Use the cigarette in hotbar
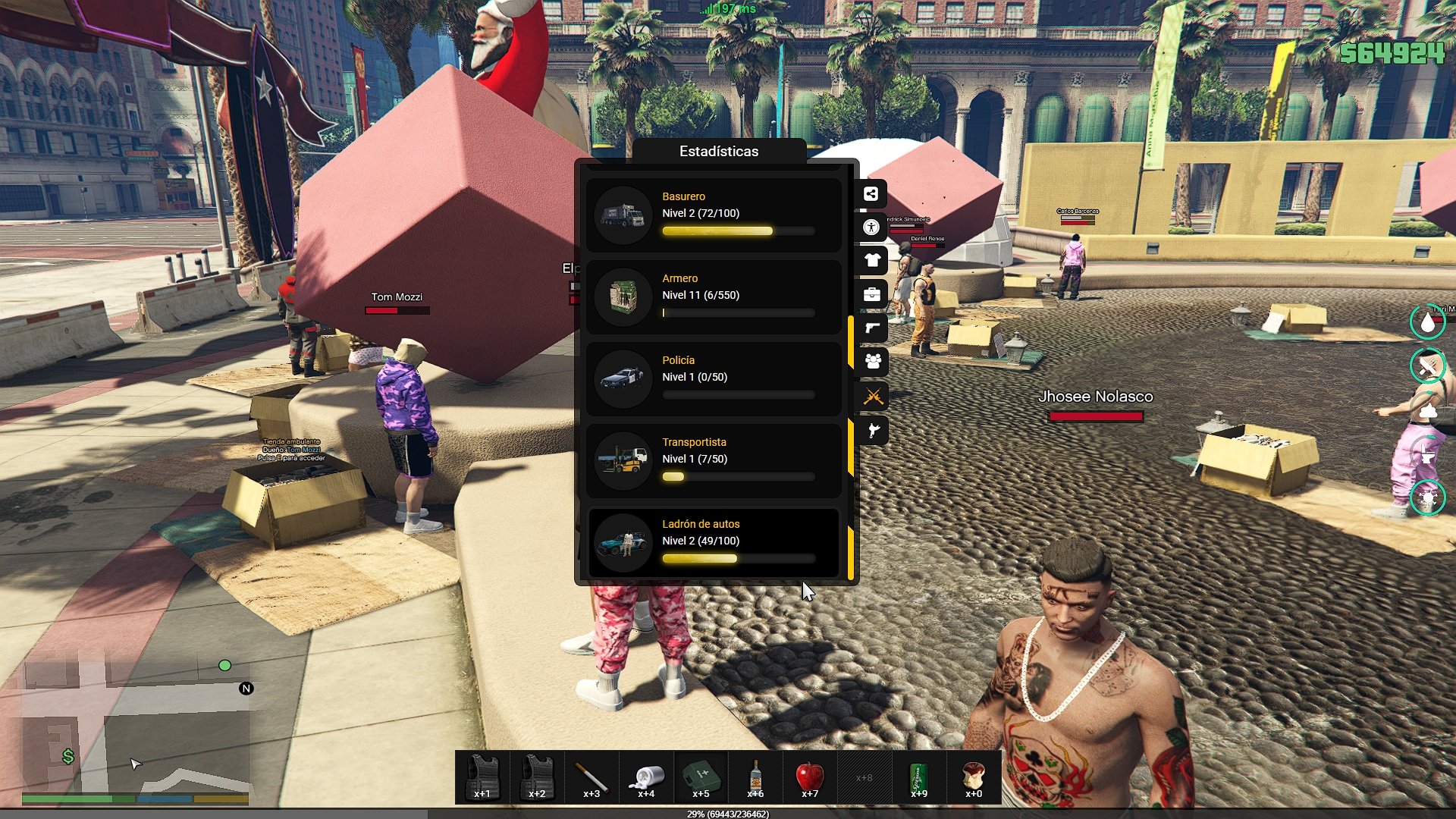Image resolution: width=1456 pixels, height=819 pixels. pos(591,777)
